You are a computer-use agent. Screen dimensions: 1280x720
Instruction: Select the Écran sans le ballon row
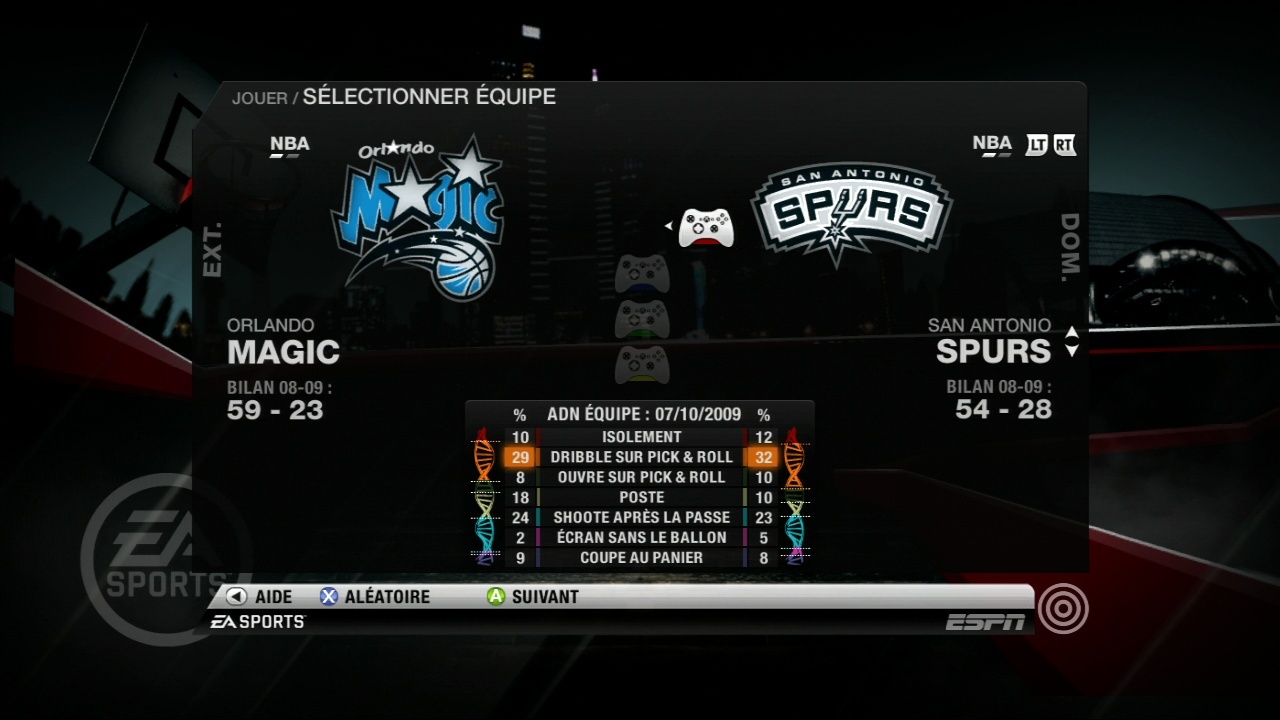[641, 537]
